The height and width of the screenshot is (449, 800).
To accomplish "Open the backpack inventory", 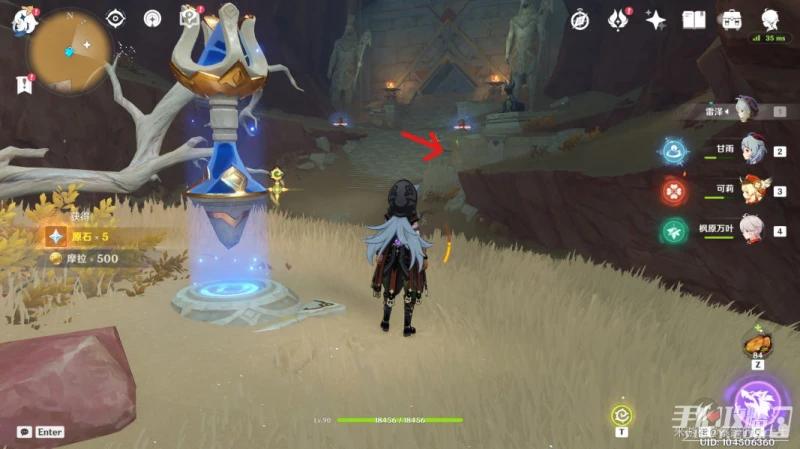I will coord(732,19).
